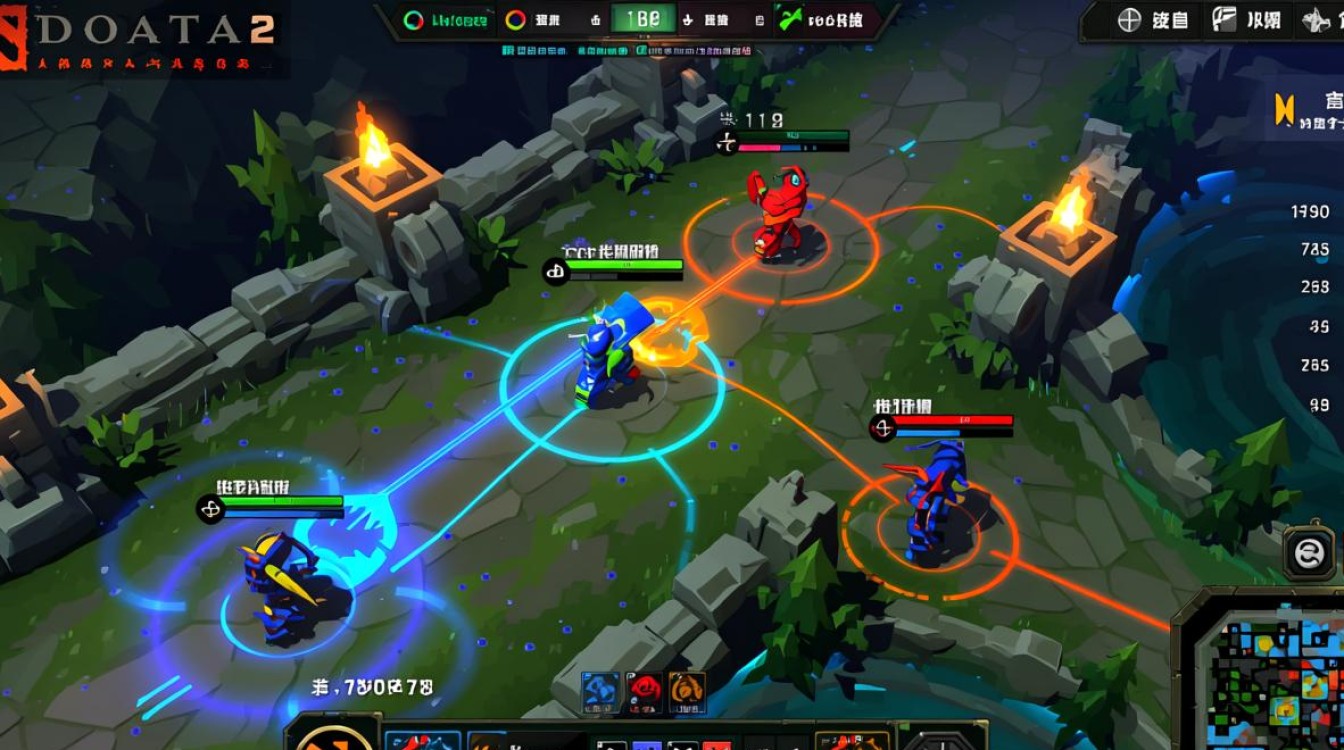
Task: Toggle the blue buff icon above the bottom bar
Action: tap(601, 692)
